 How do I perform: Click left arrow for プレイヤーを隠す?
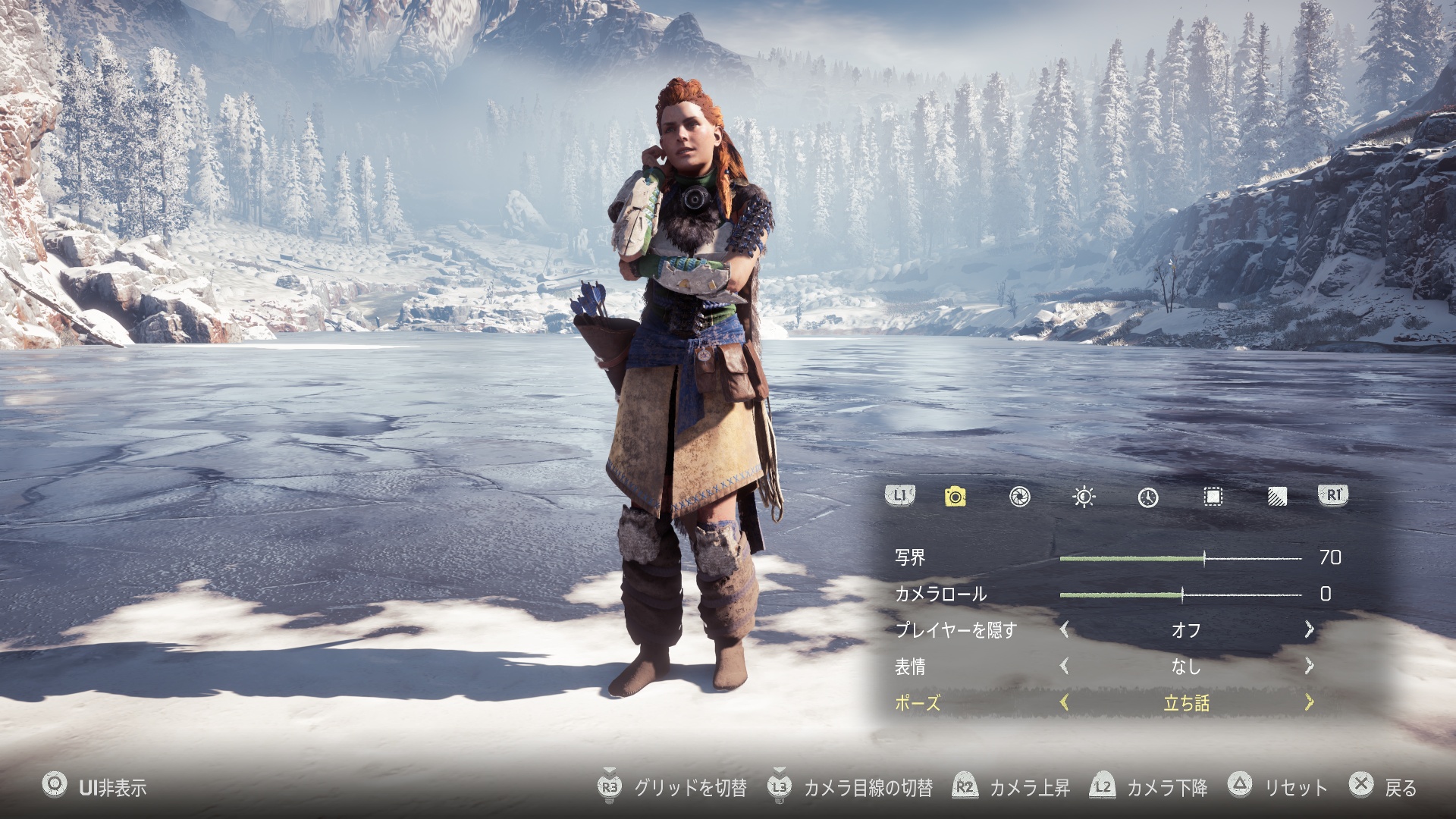pyautogui.click(x=1064, y=629)
